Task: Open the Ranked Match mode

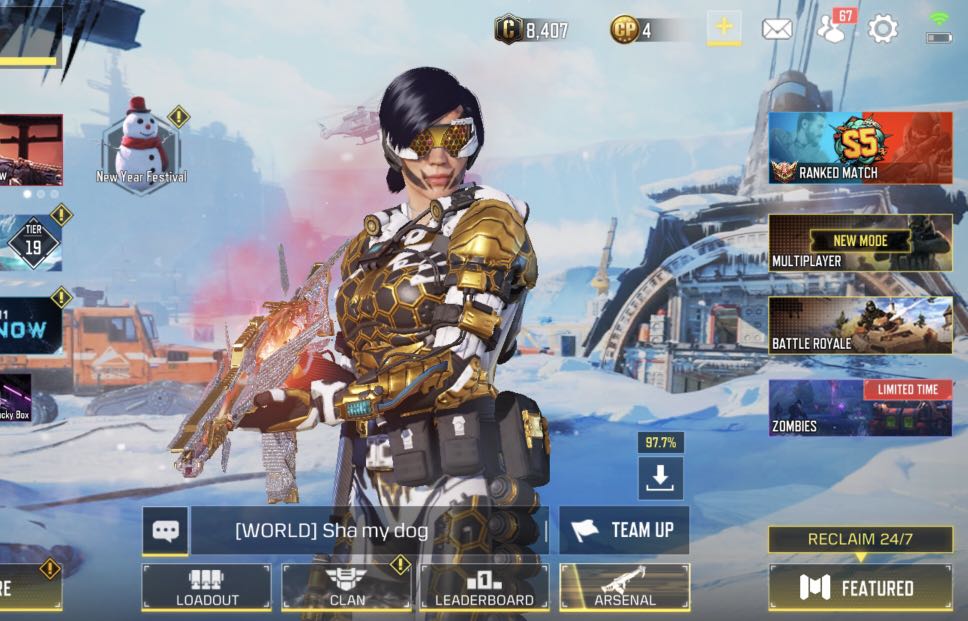Action: (859, 147)
